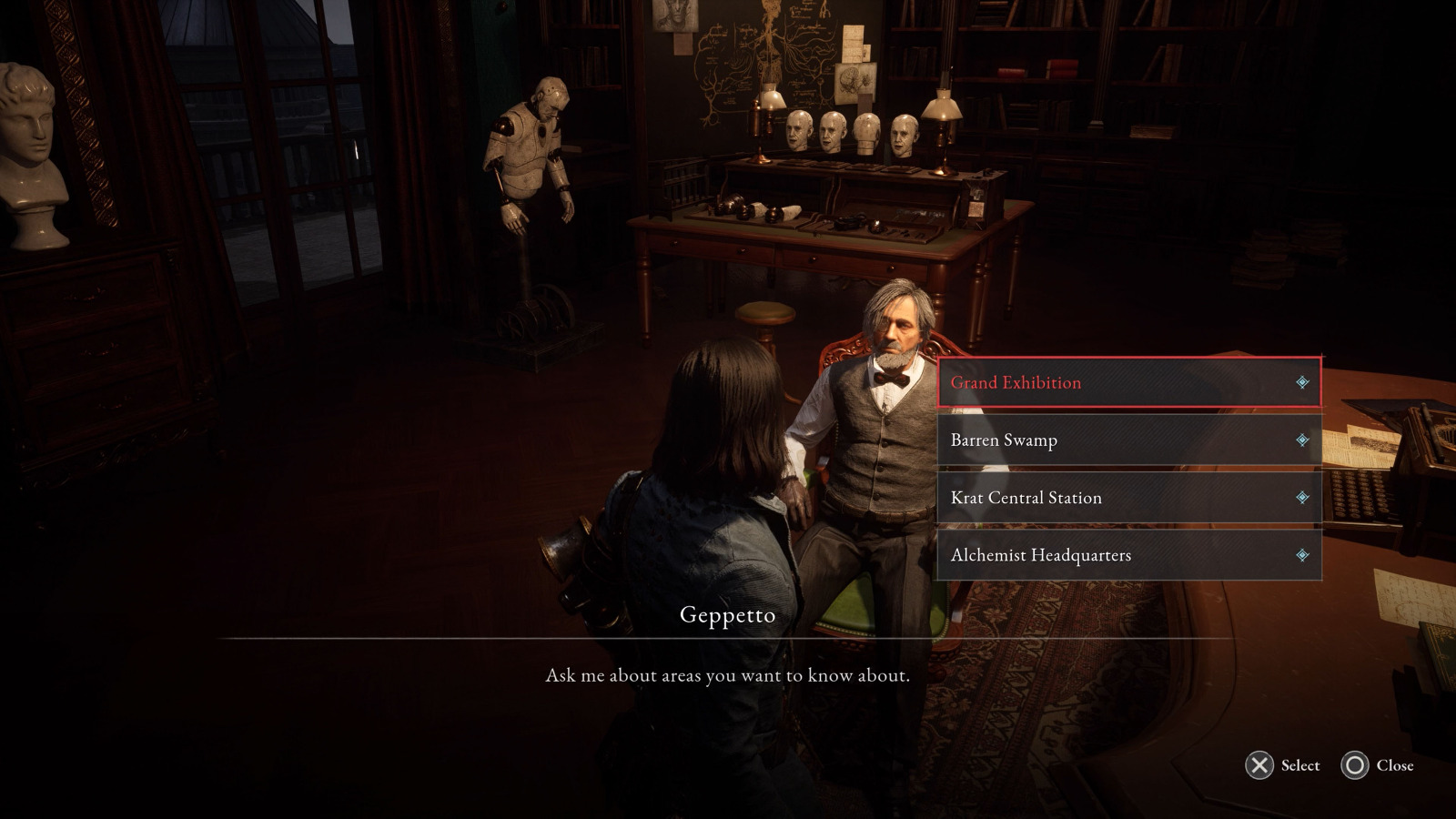Choose Krat Central Station from the list
This screenshot has width=1456, height=819.
coord(1026,498)
